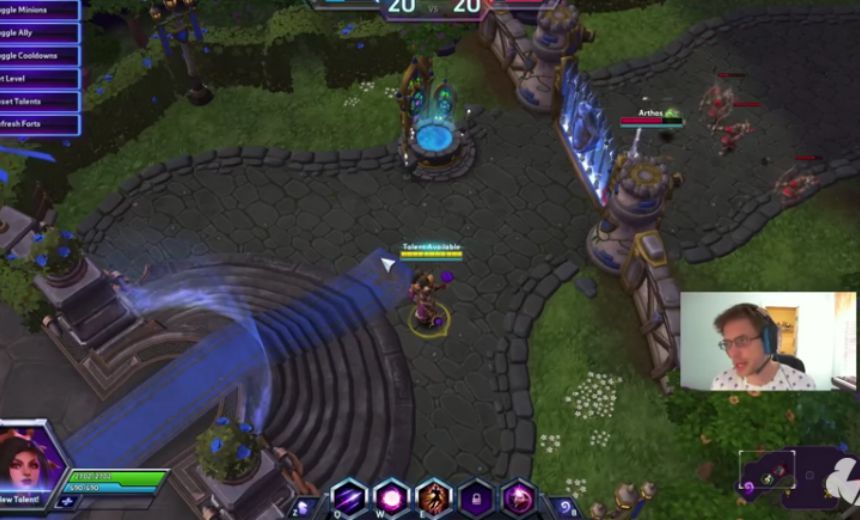Click the small plus icon below mana bar
The width and height of the screenshot is (860, 520).
tap(68, 501)
